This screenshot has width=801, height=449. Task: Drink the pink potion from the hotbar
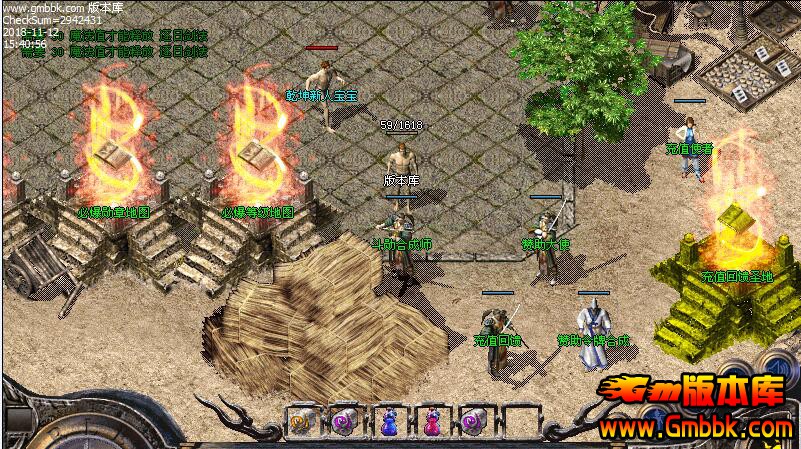[431, 423]
